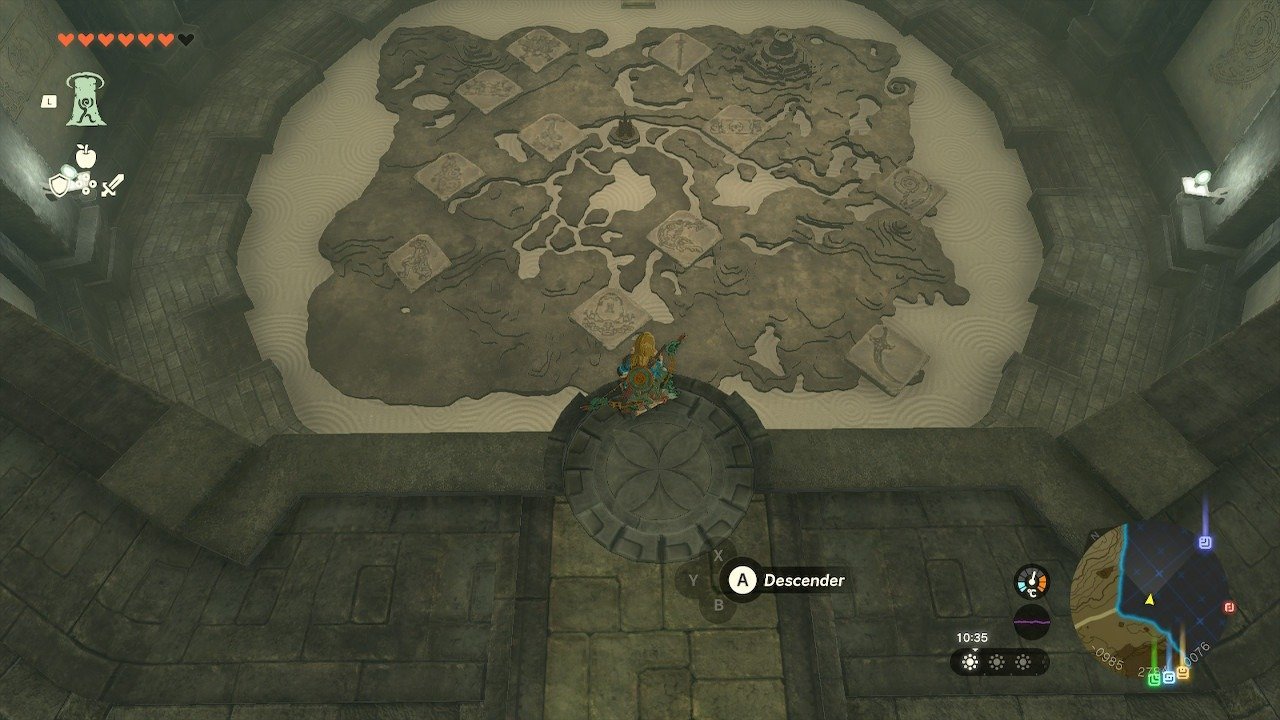
Task: Choose the light blue minimap marker
Action: click(1169, 677)
